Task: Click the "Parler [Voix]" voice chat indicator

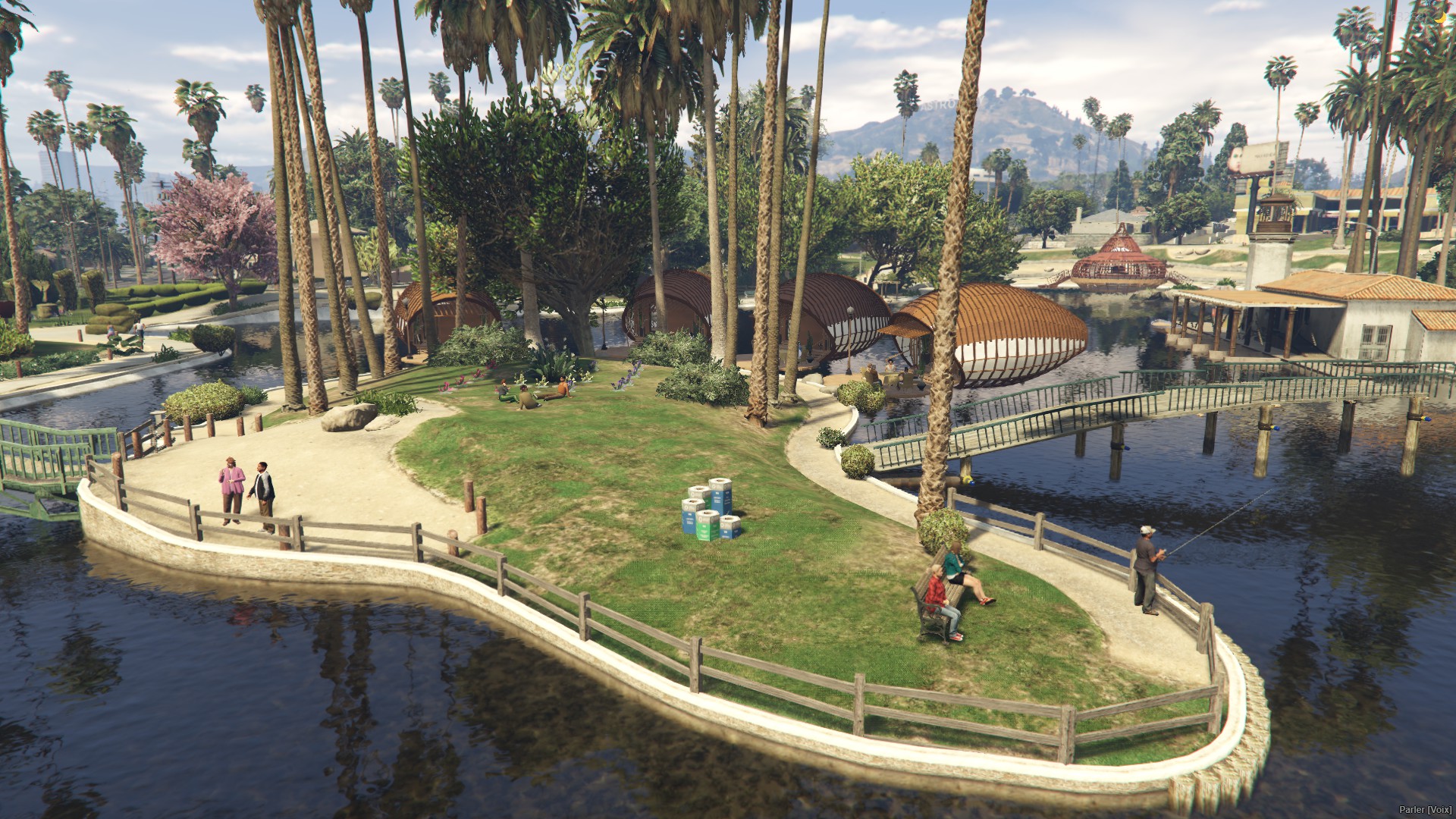Action: pos(1425,810)
